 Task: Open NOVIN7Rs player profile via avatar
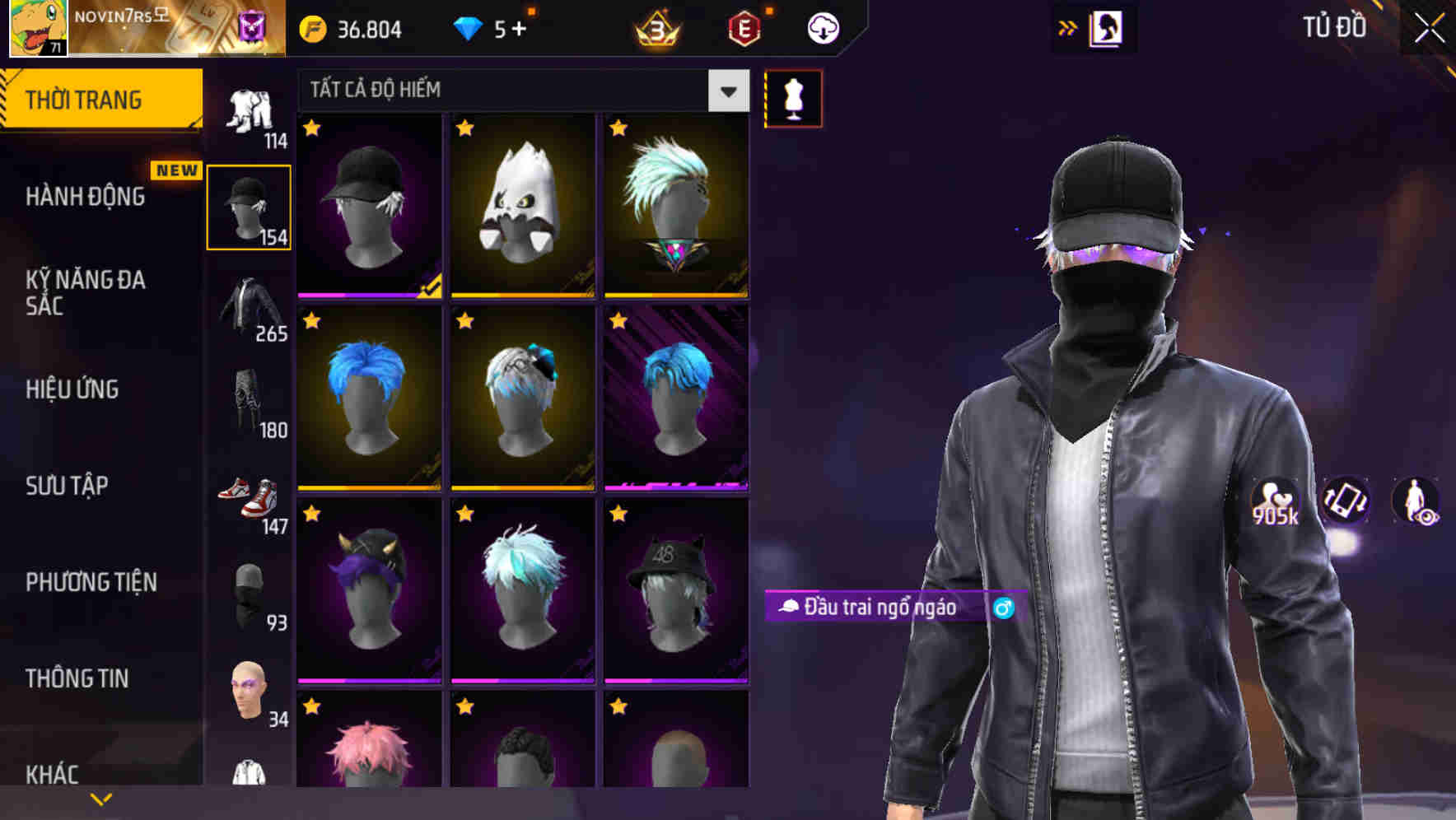[37, 29]
